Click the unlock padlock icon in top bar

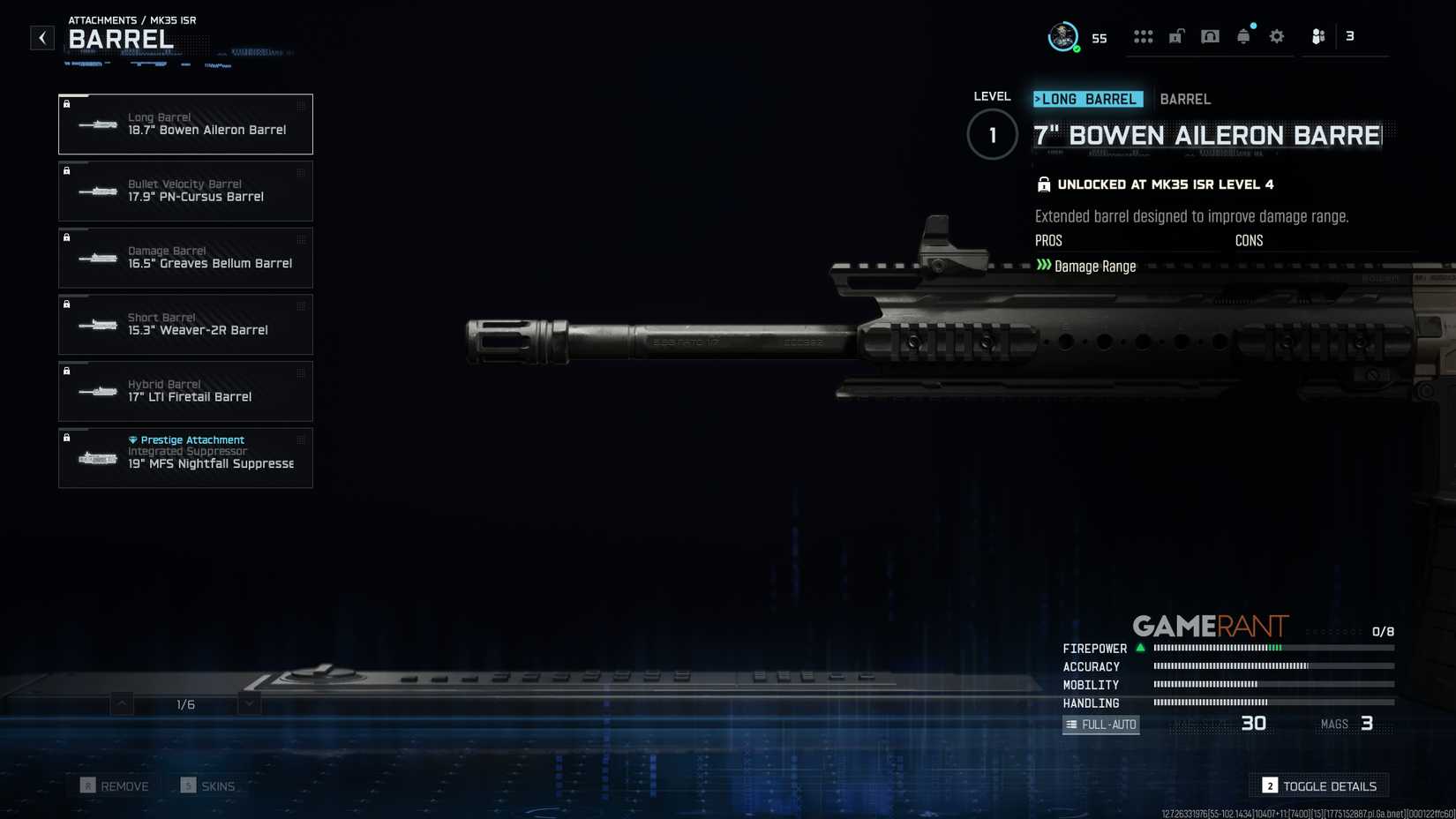point(1176,35)
